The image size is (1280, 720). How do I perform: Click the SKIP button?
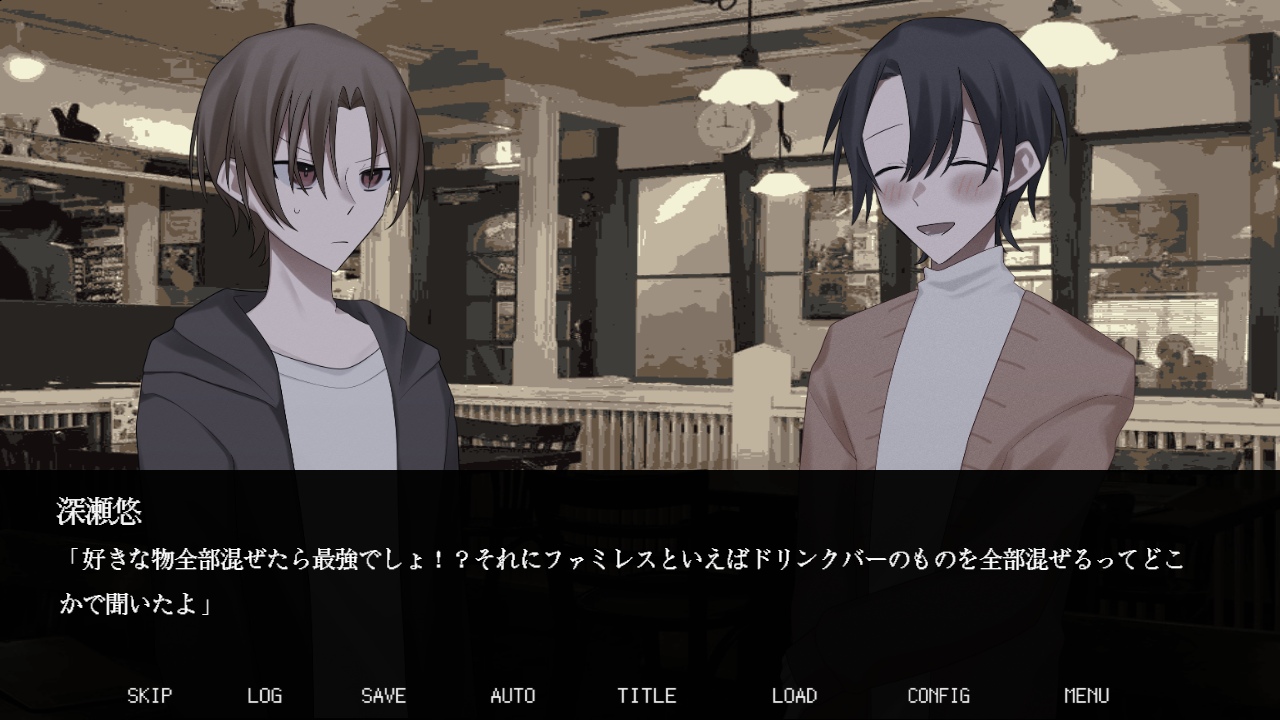[150, 695]
